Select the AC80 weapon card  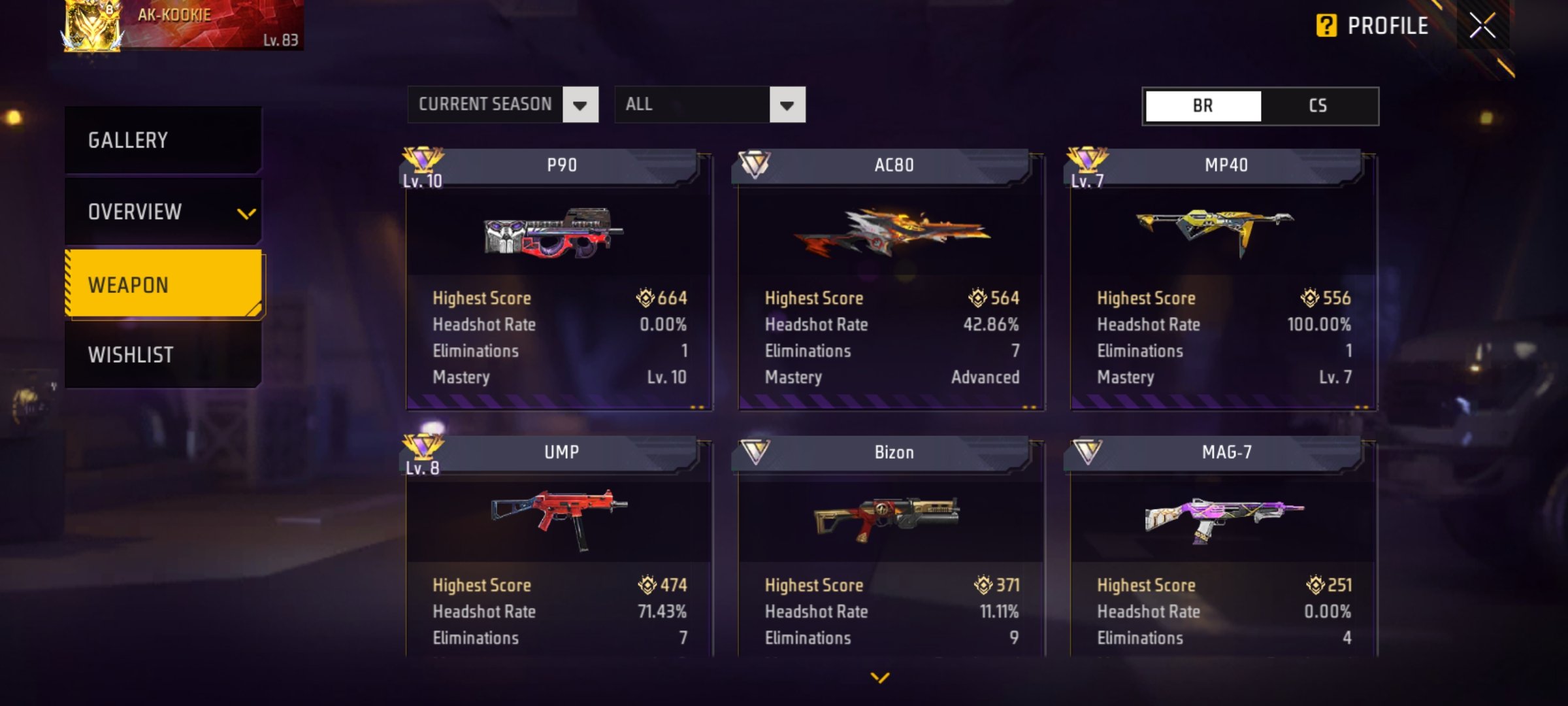[x=891, y=281]
